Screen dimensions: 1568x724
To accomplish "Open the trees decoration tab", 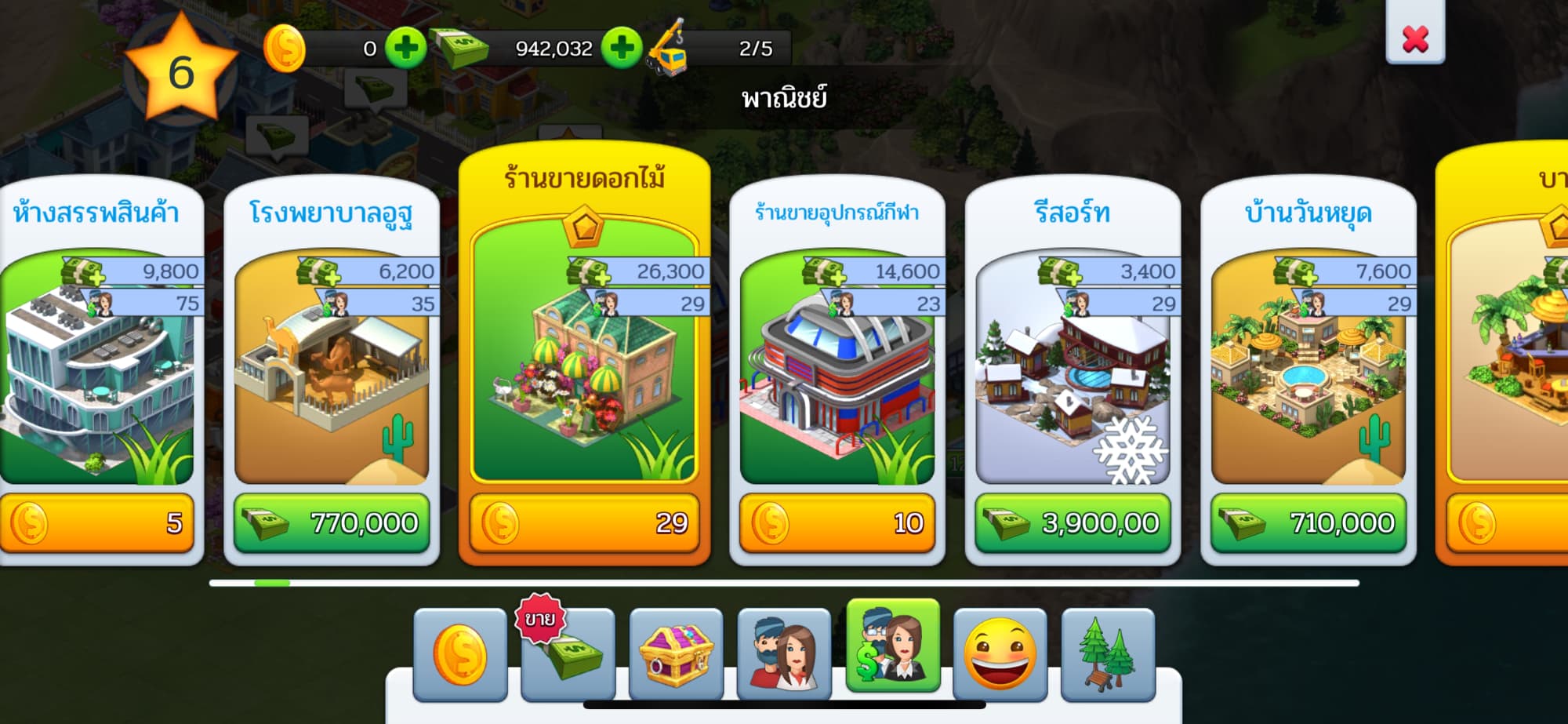I will (x=1108, y=654).
